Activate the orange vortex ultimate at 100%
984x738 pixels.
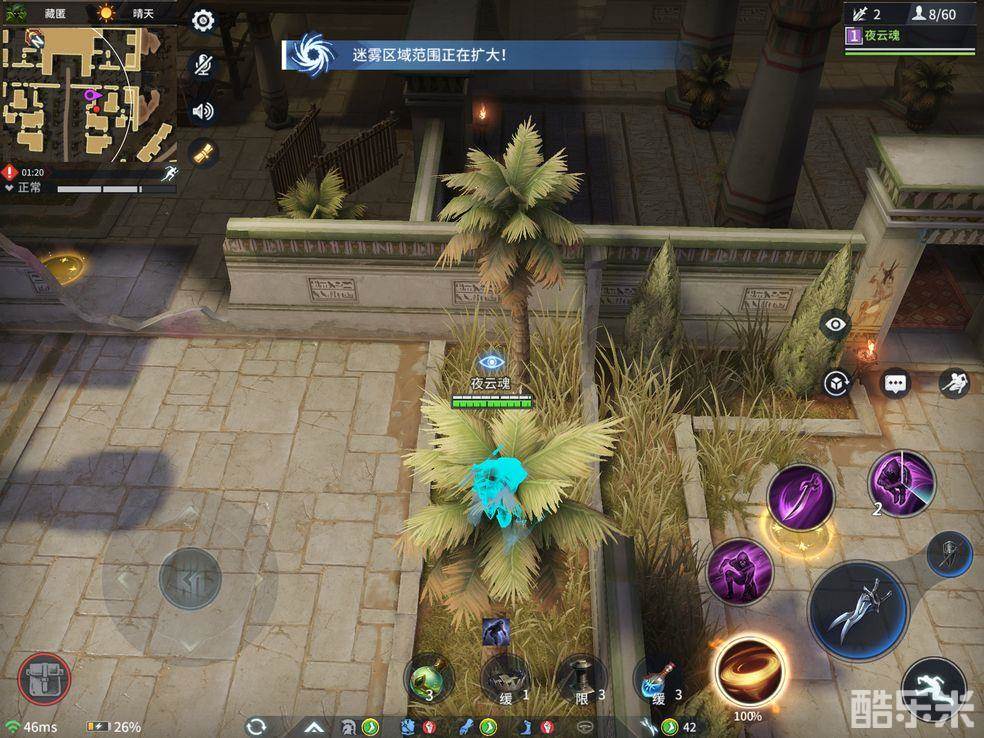coord(748,670)
